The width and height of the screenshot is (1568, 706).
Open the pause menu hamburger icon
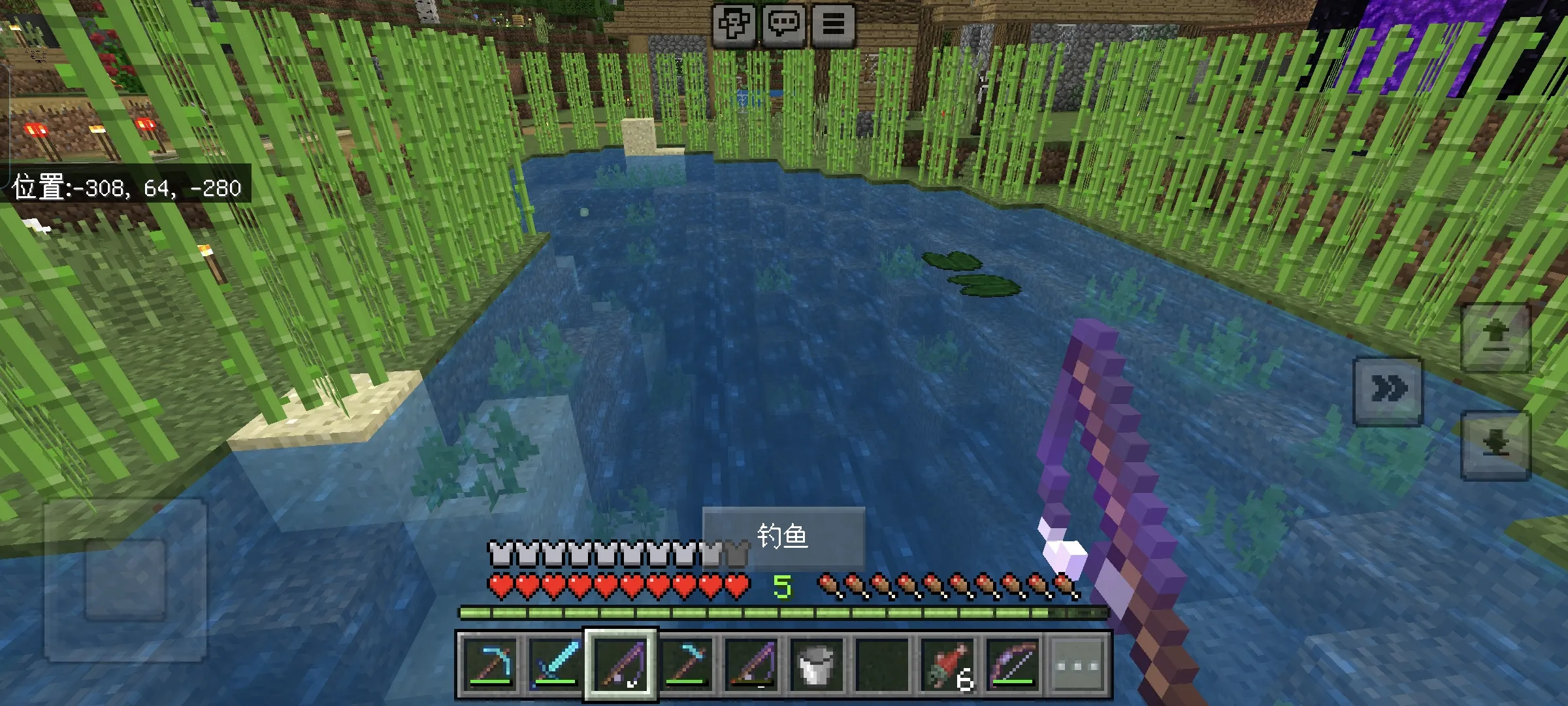point(833,25)
